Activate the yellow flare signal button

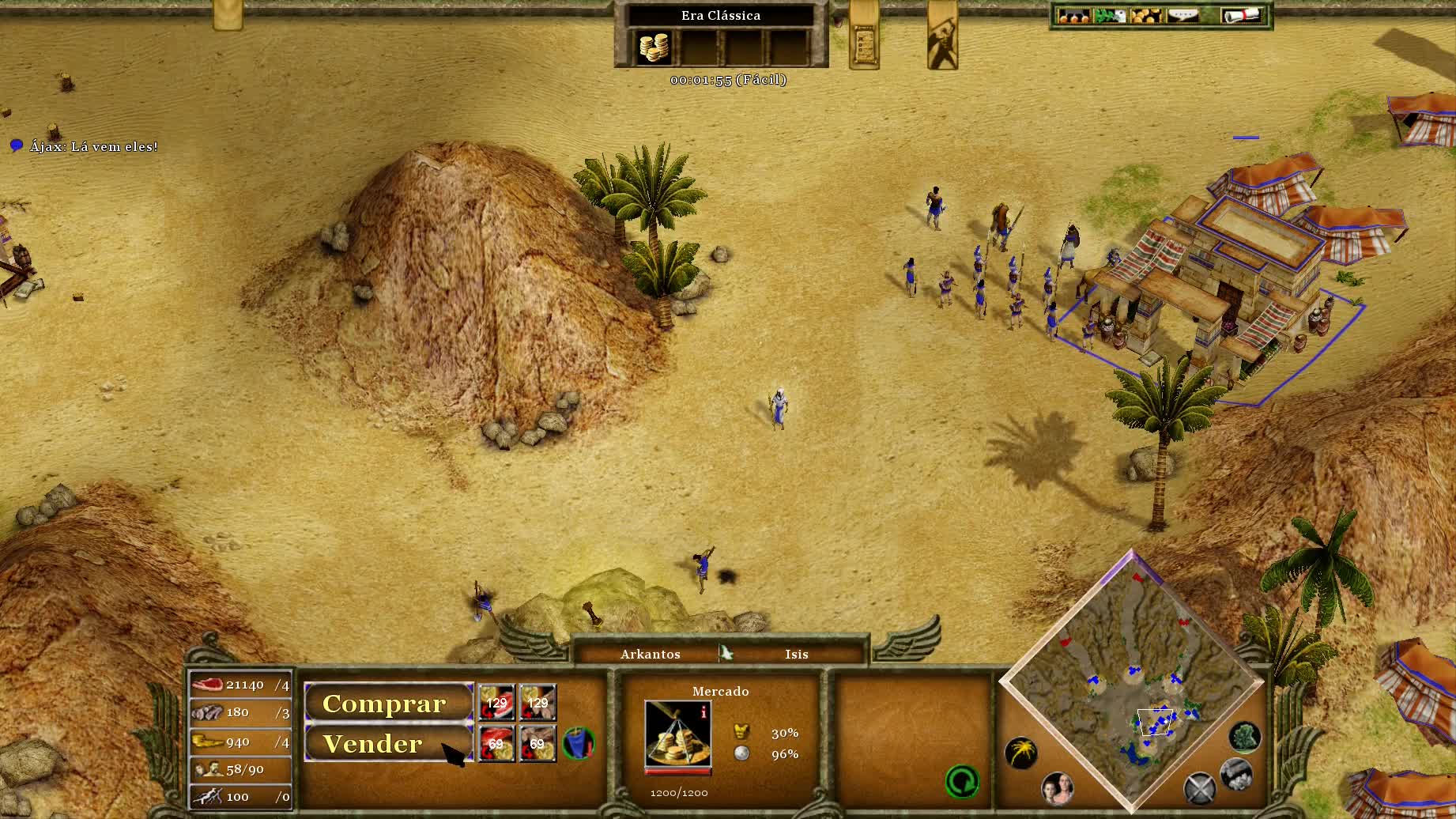[1020, 752]
